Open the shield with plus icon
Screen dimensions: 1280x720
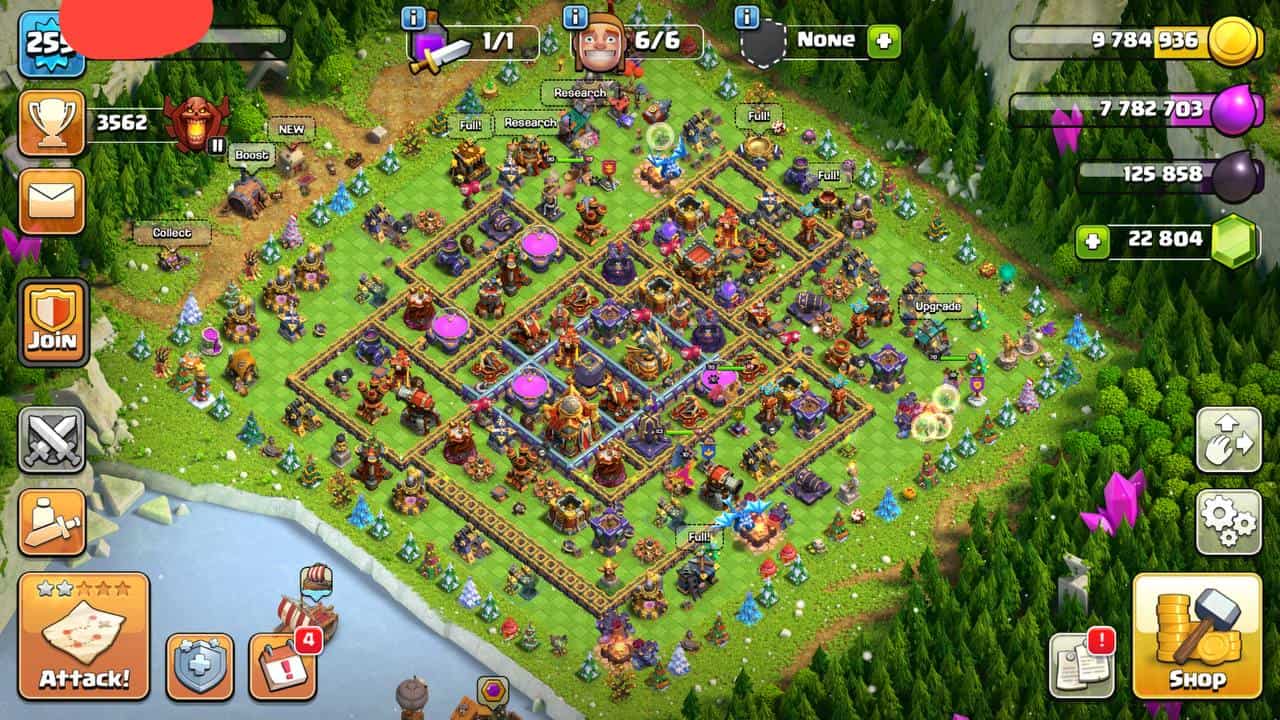point(200,665)
